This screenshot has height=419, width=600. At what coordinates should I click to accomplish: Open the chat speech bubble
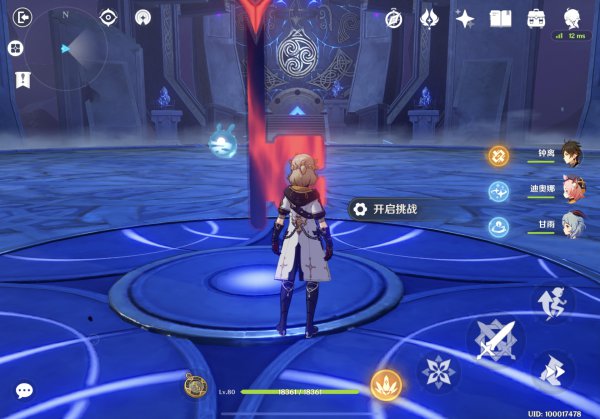(24, 391)
